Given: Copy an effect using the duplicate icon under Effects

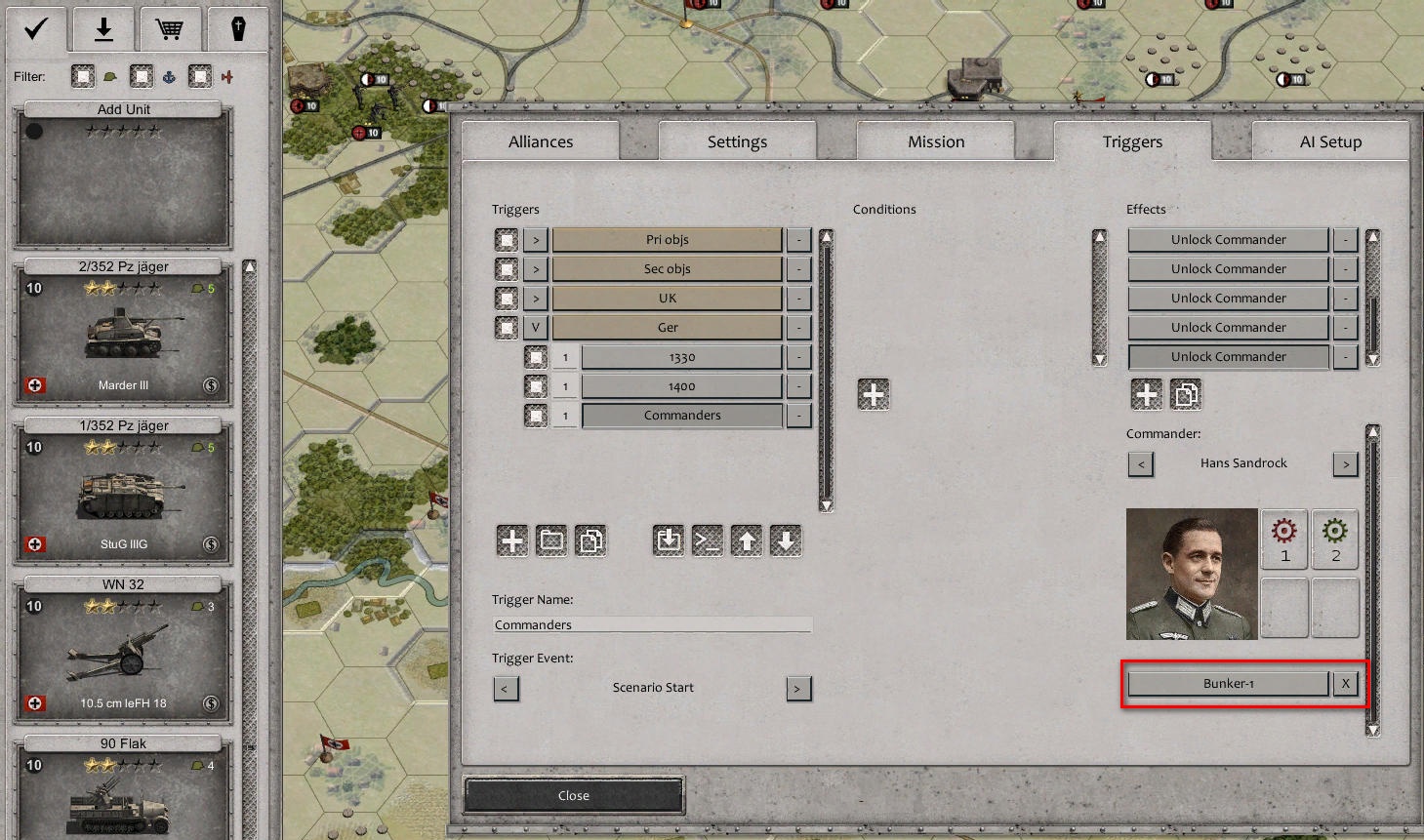Looking at the screenshot, I should coord(1187,394).
